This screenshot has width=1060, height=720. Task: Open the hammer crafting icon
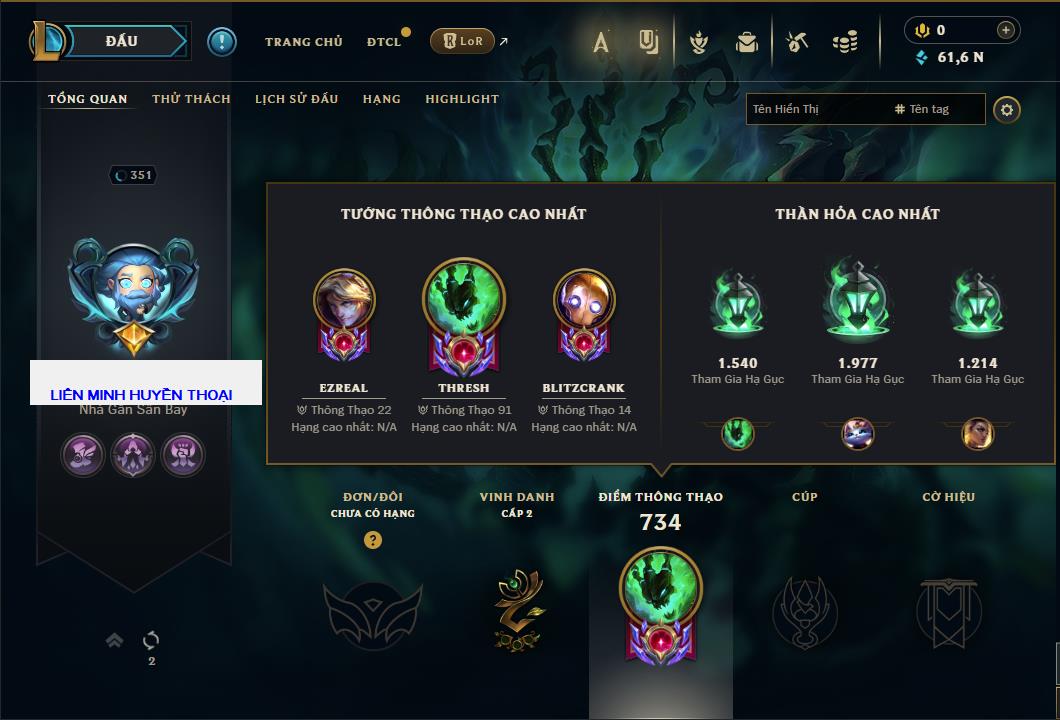796,42
